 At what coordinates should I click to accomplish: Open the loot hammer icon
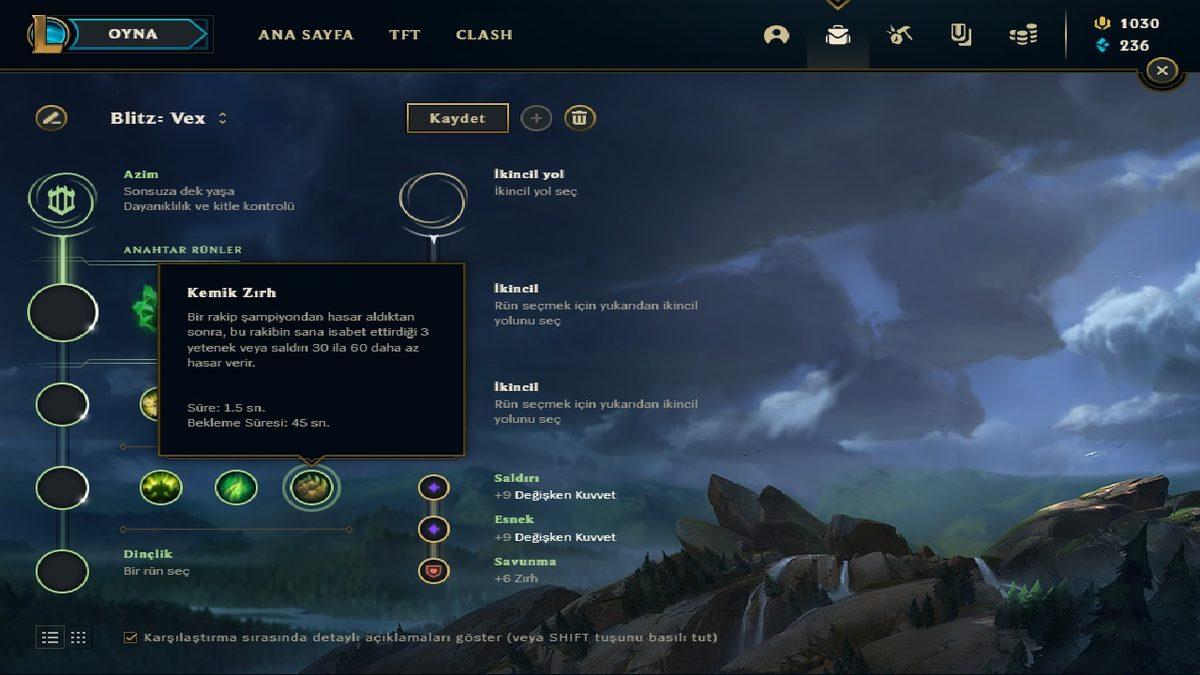[899, 35]
